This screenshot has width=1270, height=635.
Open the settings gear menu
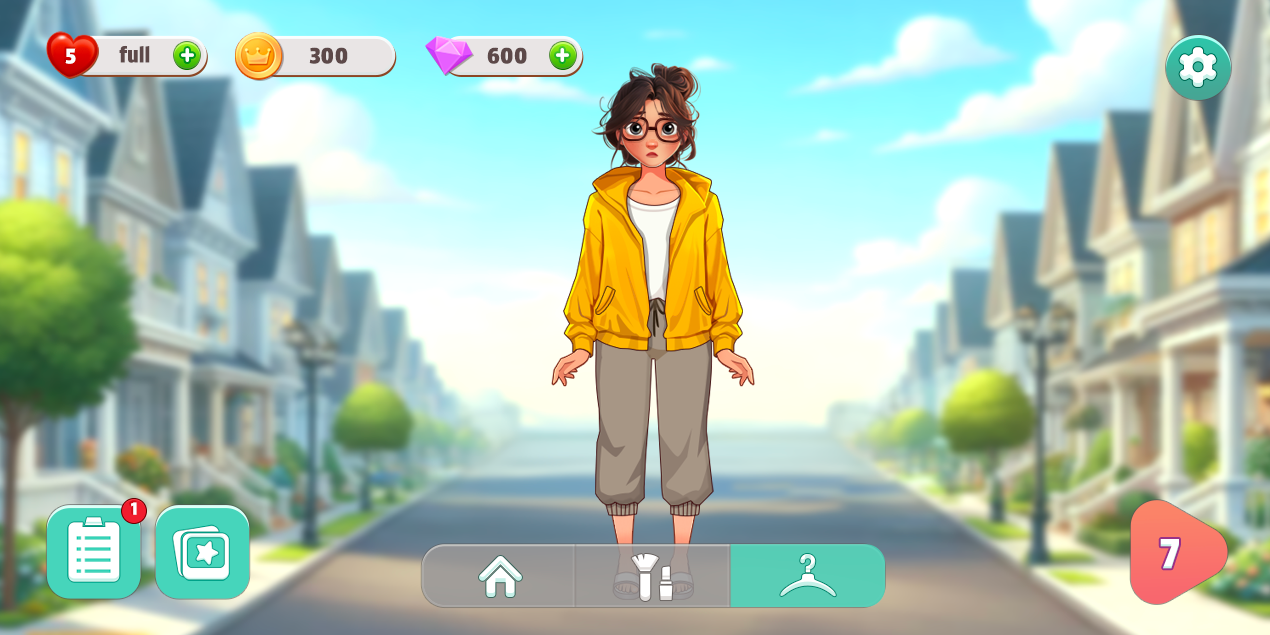1197,68
